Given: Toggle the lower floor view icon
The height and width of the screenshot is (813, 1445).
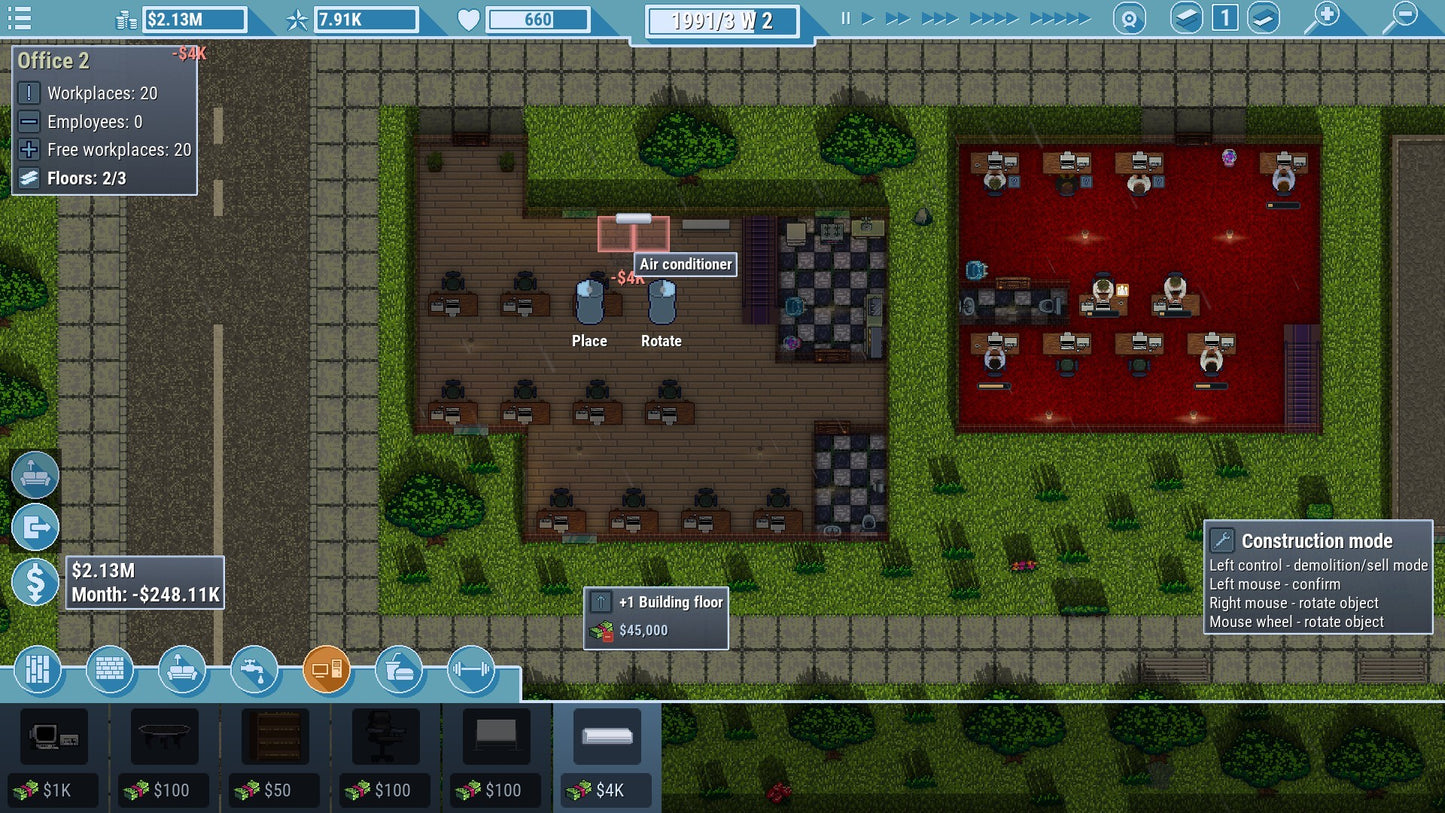Looking at the screenshot, I should pos(1262,18).
